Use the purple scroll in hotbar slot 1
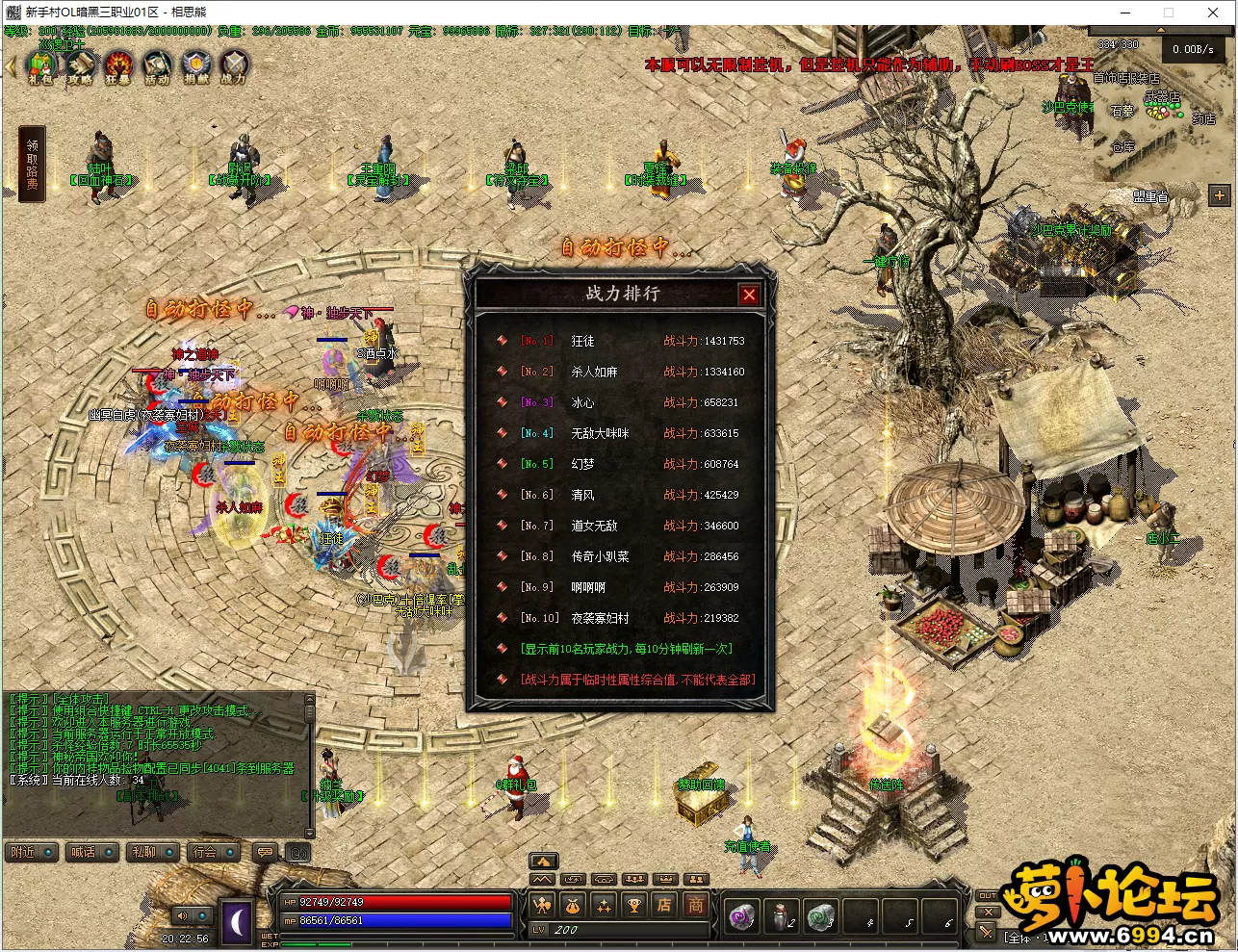Screen dimensions: 1238x952 [x=742, y=916]
